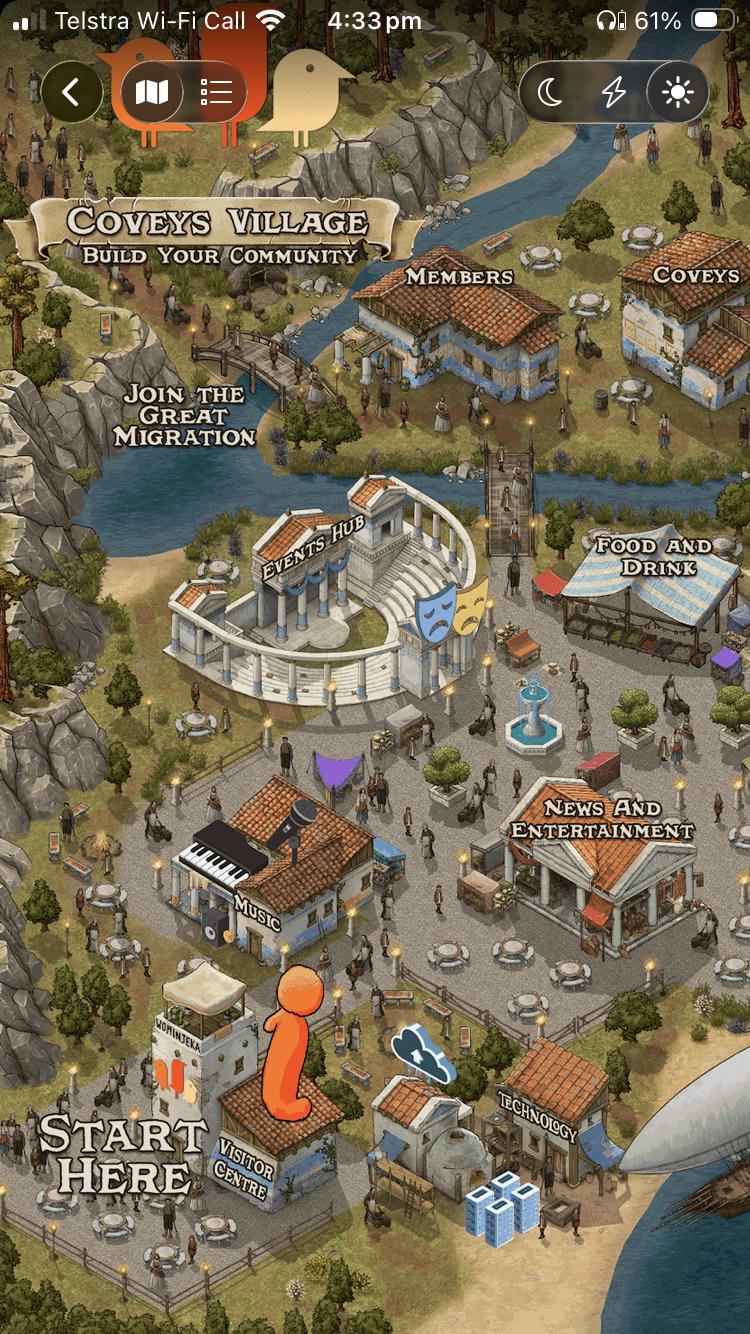The image size is (750, 1334).
Task: Select the moon night mode
Action: [551, 93]
